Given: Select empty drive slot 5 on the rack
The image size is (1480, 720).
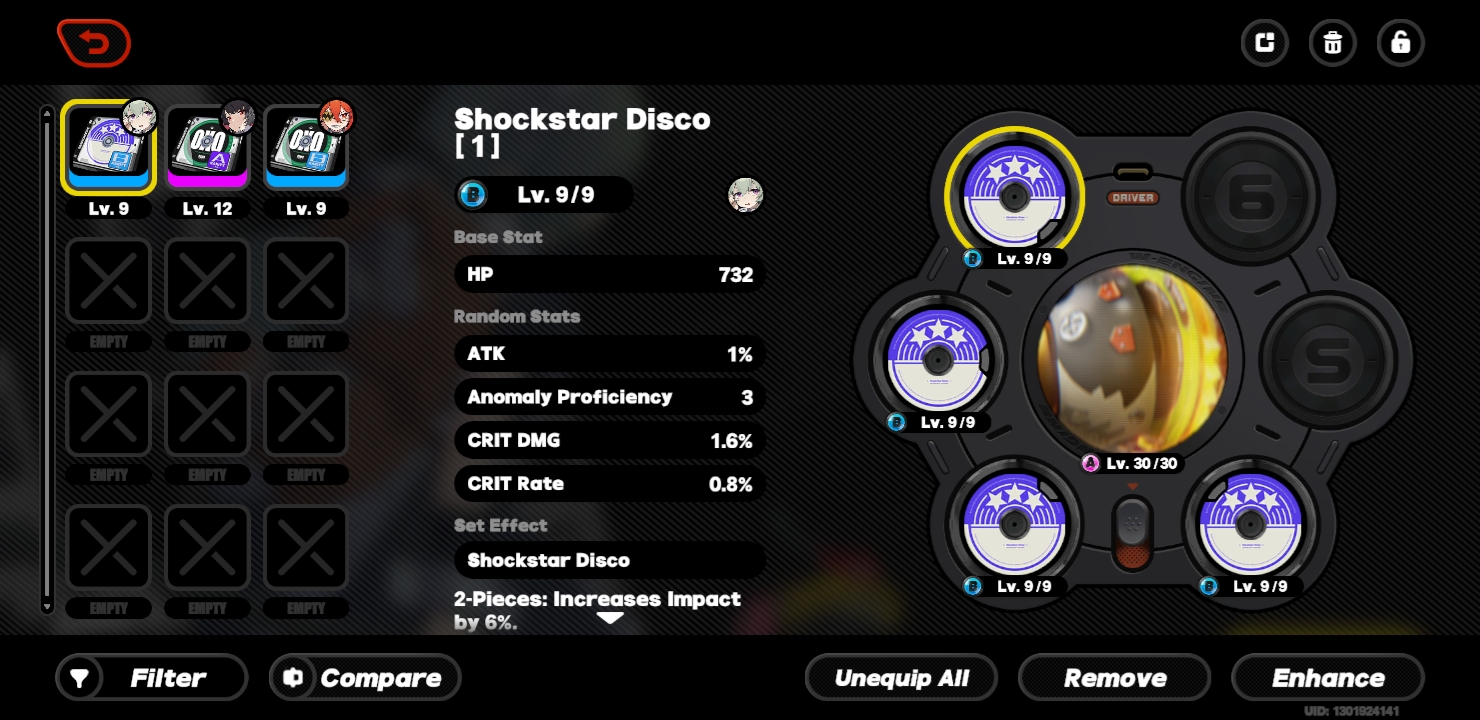Looking at the screenshot, I should tap(1330, 360).
